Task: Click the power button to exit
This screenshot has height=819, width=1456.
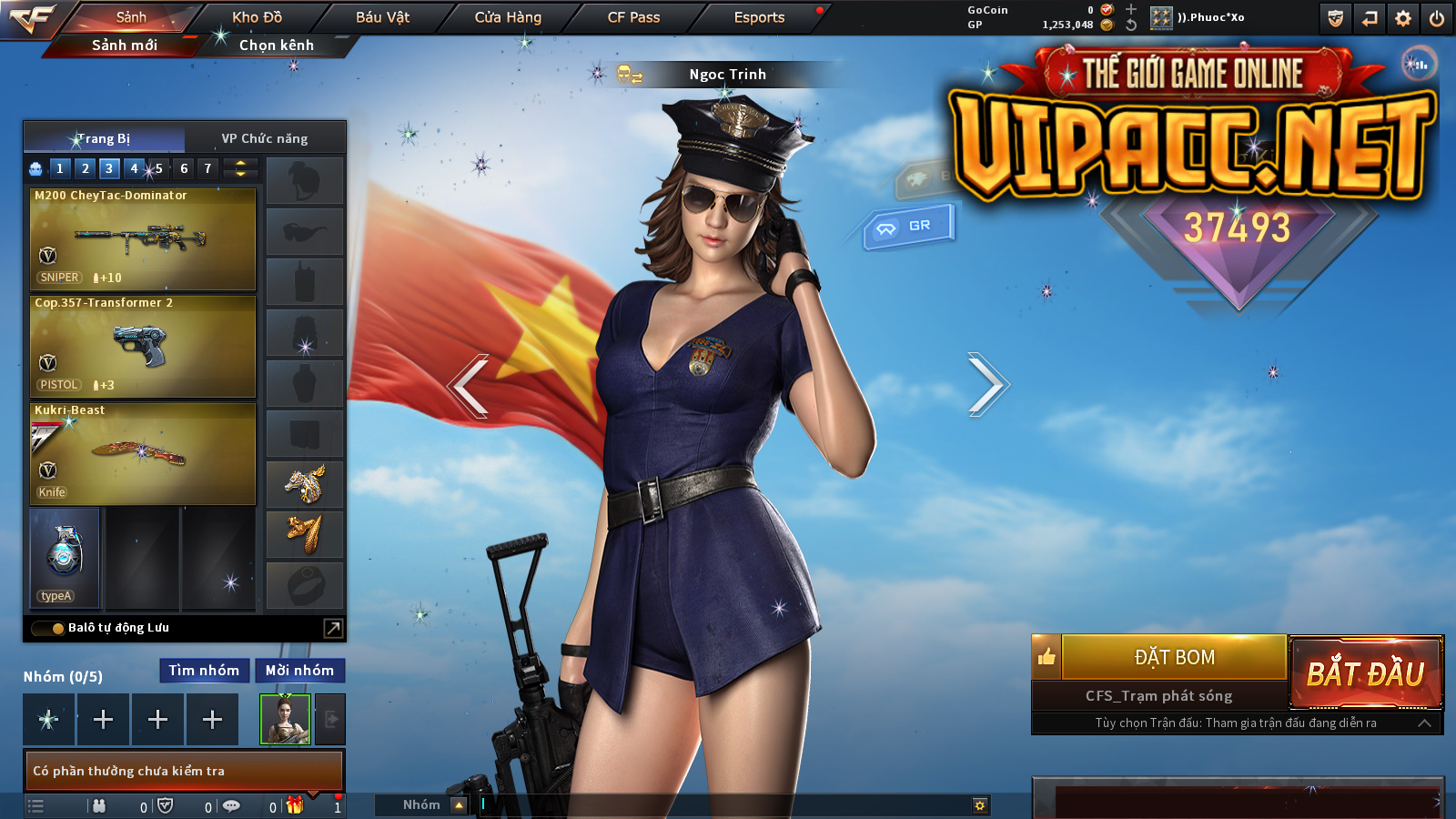Action: tap(1437, 18)
